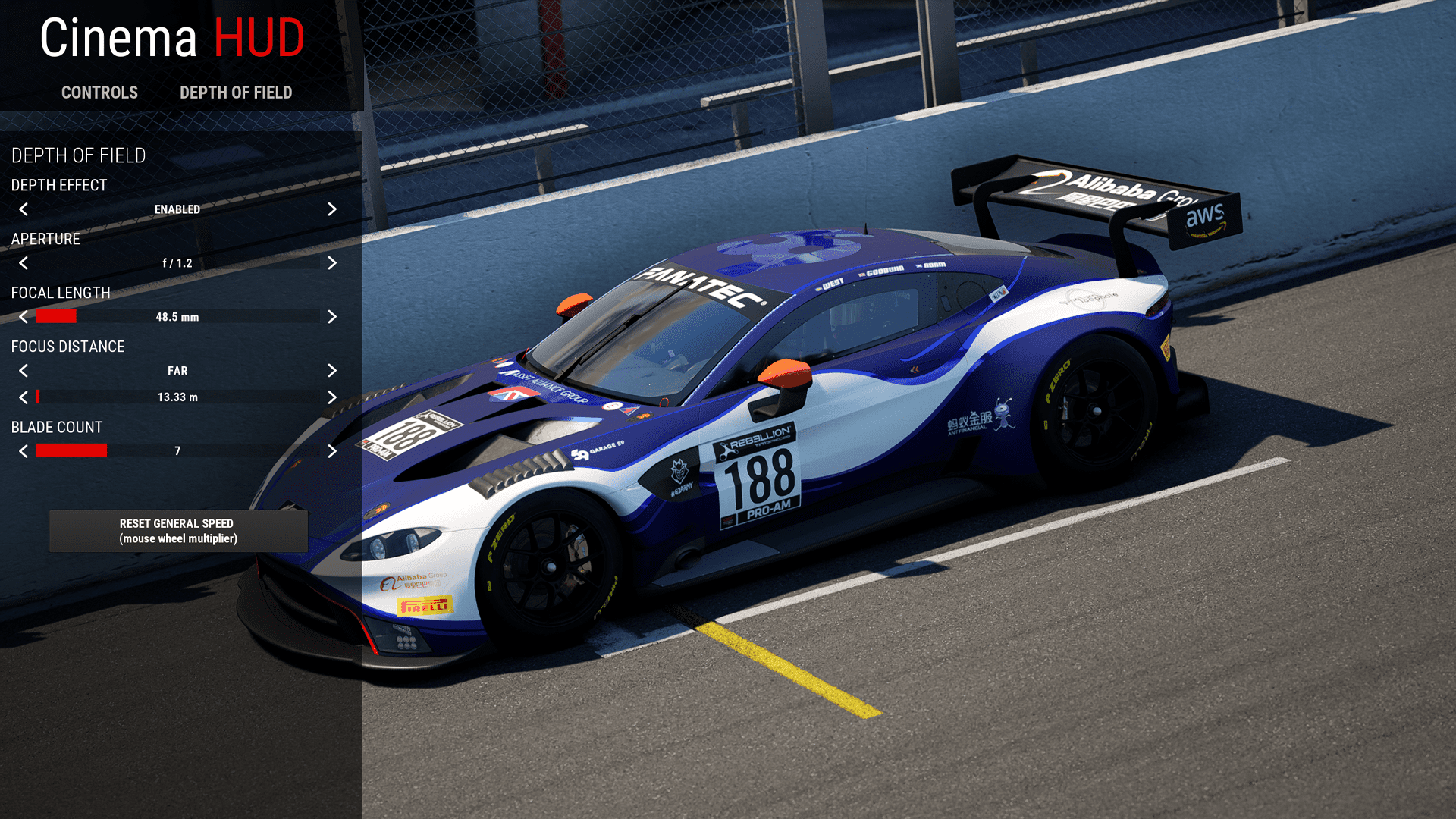Image resolution: width=1456 pixels, height=819 pixels.
Task: Click the ENABLED depth effect label
Action: 177,210
